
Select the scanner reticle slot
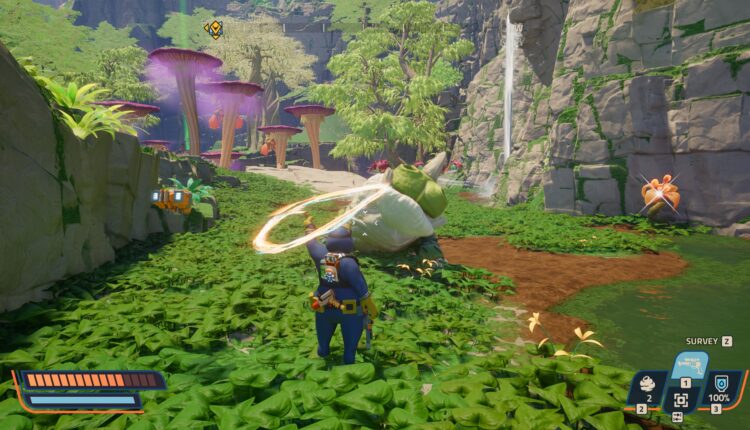click(x=681, y=399)
